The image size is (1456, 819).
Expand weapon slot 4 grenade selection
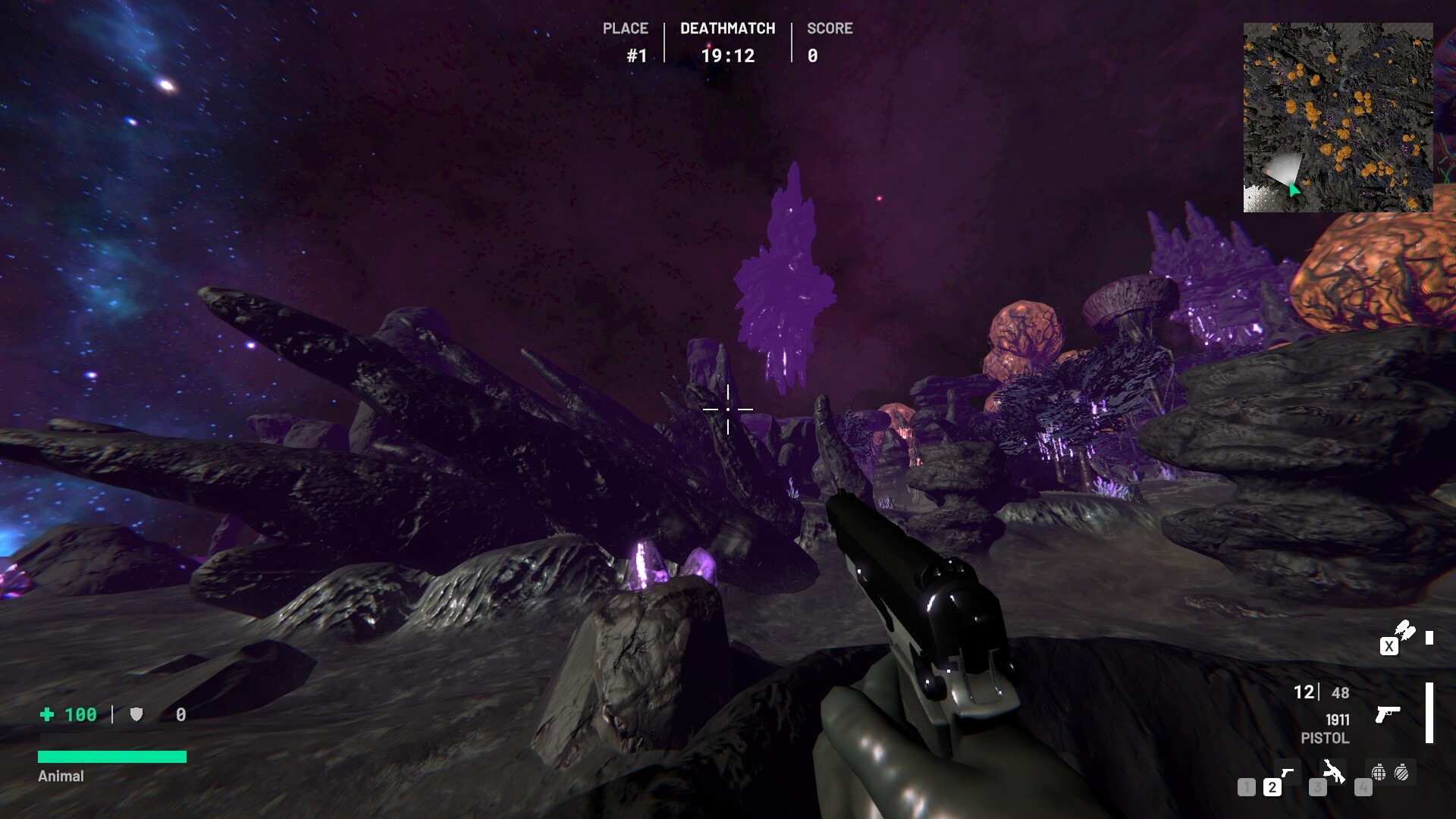(1363, 787)
